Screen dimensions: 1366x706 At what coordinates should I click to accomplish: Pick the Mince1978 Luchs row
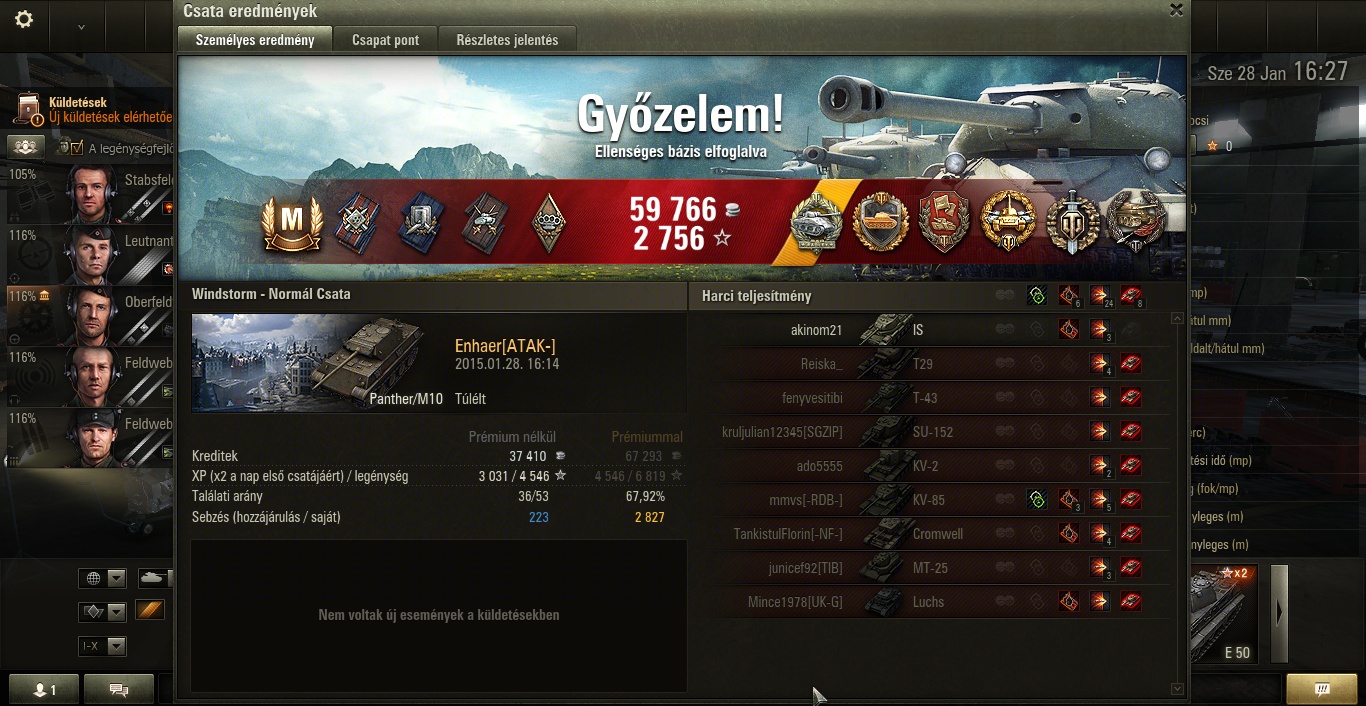[930, 602]
